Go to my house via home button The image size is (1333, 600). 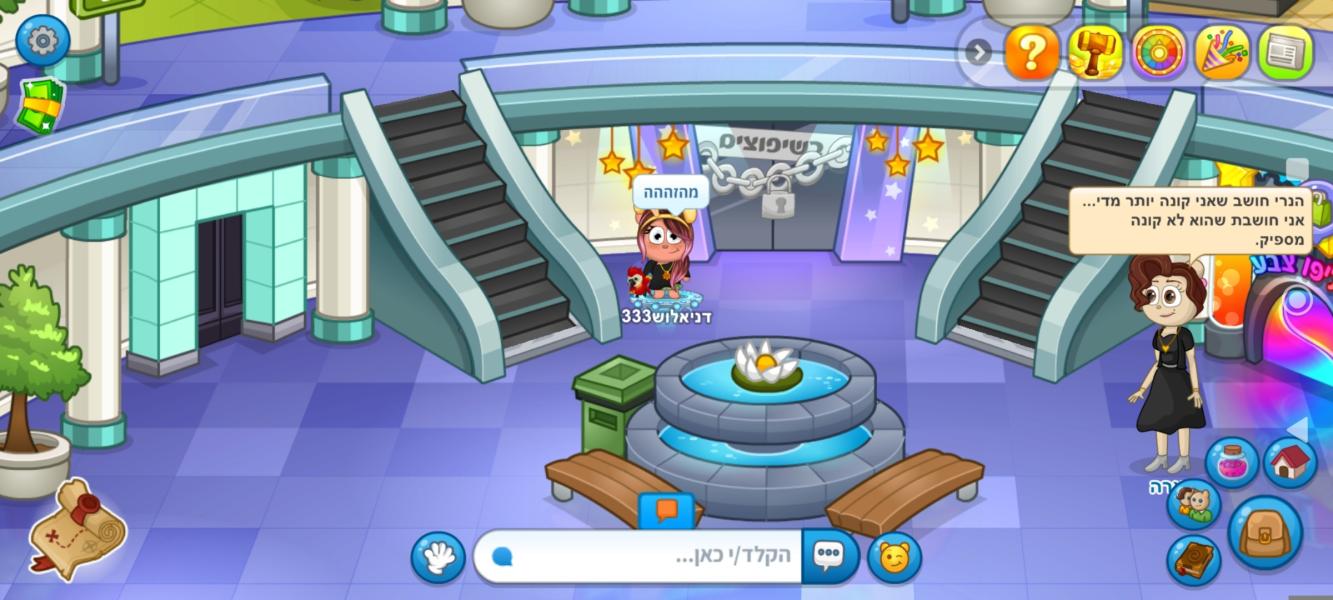pos(1290,463)
